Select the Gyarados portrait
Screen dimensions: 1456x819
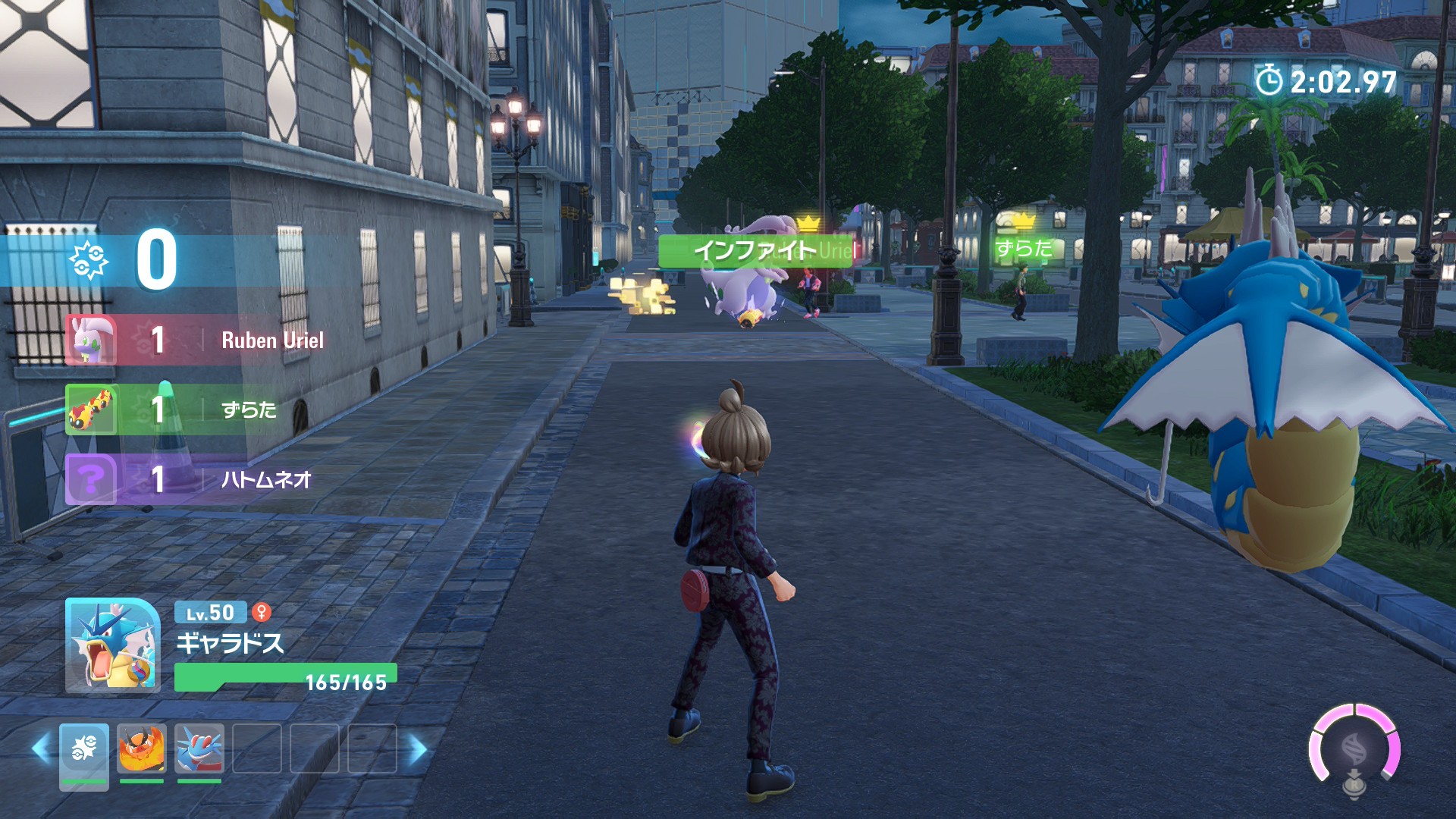point(112,645)
